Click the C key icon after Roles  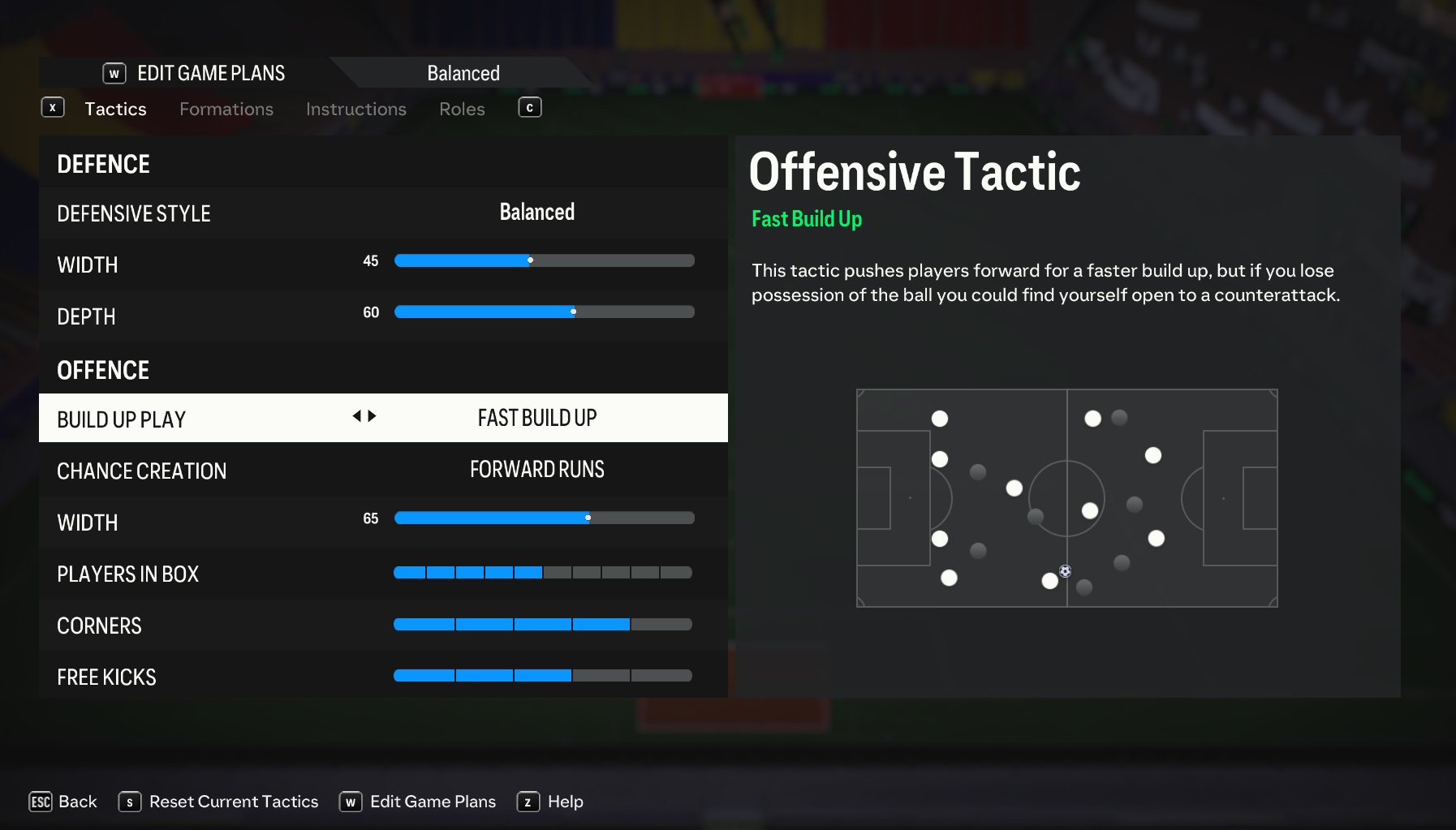(x=529, y=107)
